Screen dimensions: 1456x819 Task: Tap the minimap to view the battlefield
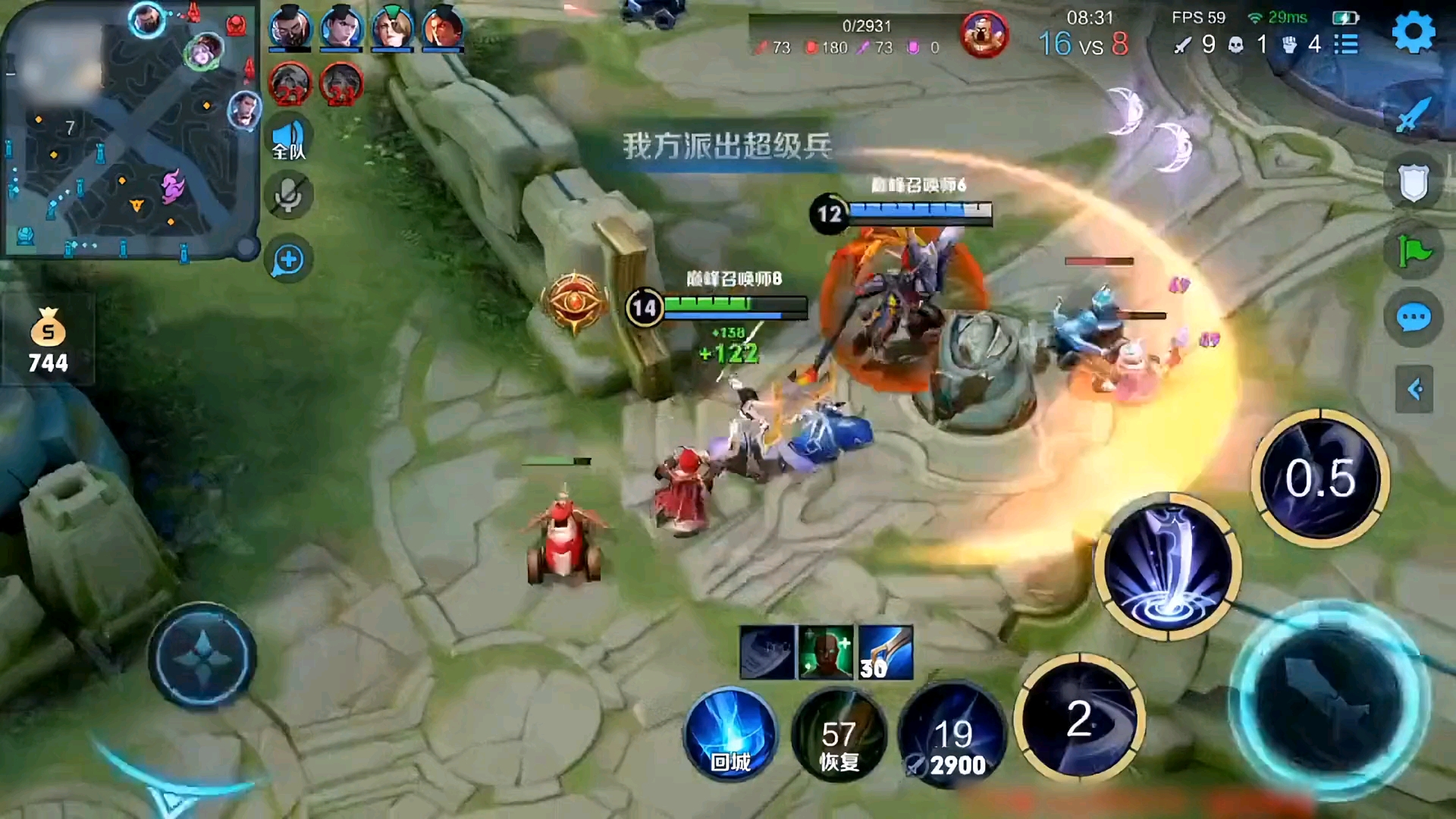(x=130, y=130)
